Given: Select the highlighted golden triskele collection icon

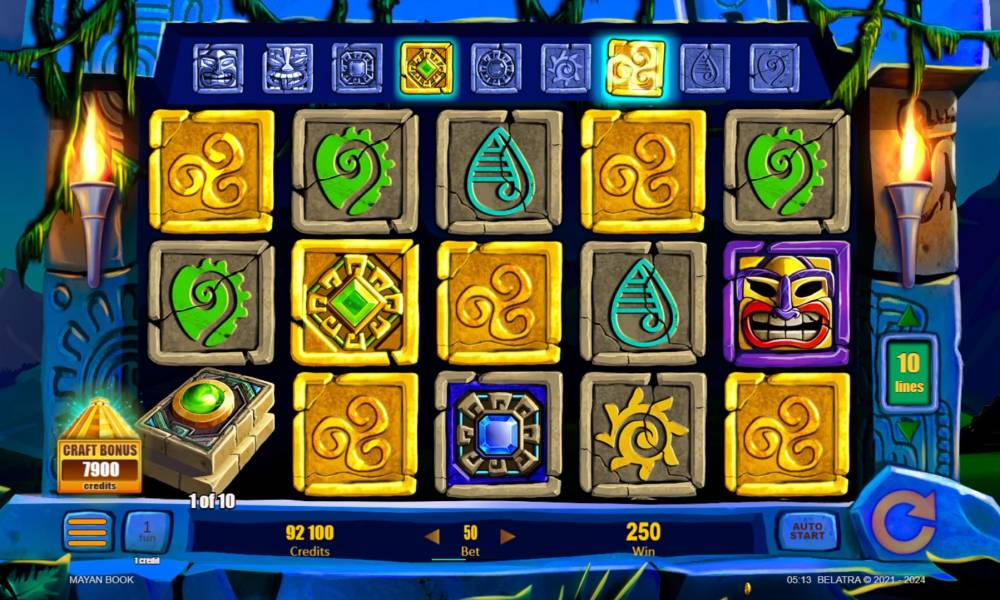Looking at the screenshot, I should point(635,68).
